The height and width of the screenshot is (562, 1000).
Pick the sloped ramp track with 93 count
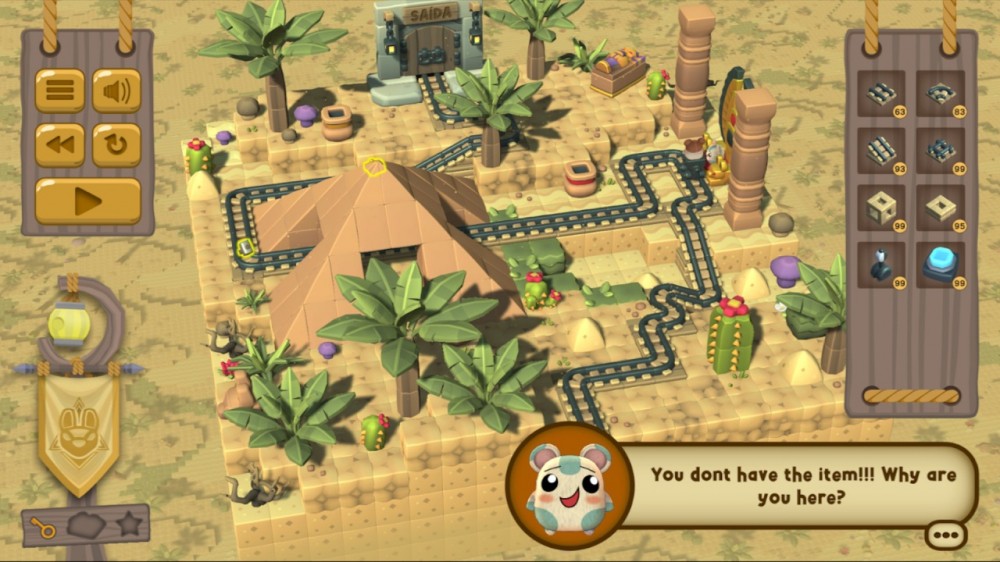point(882,151)
